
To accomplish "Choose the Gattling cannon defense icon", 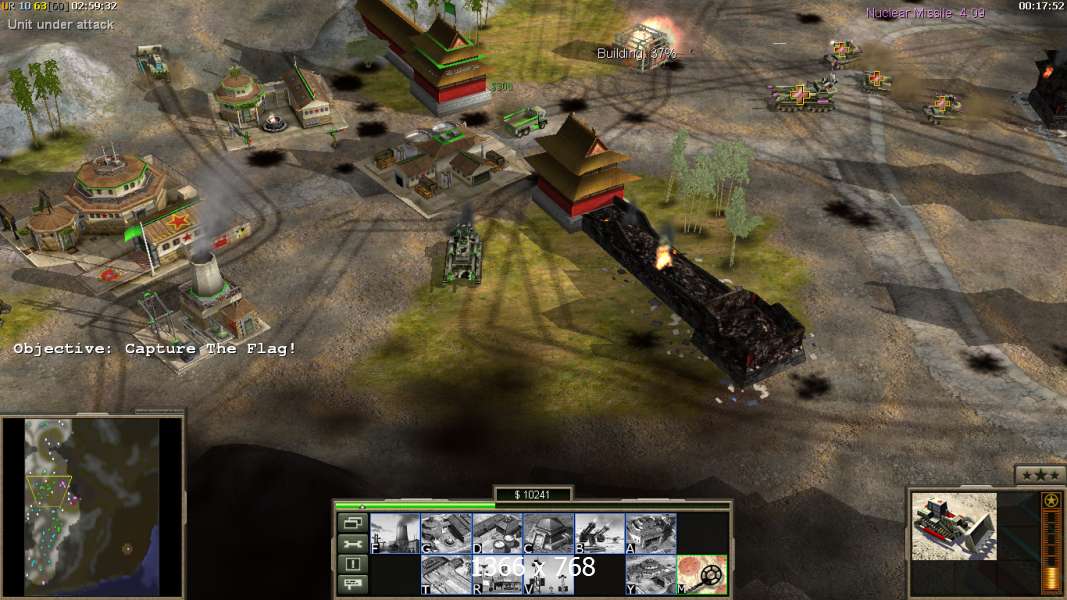I will click(599, 533).
